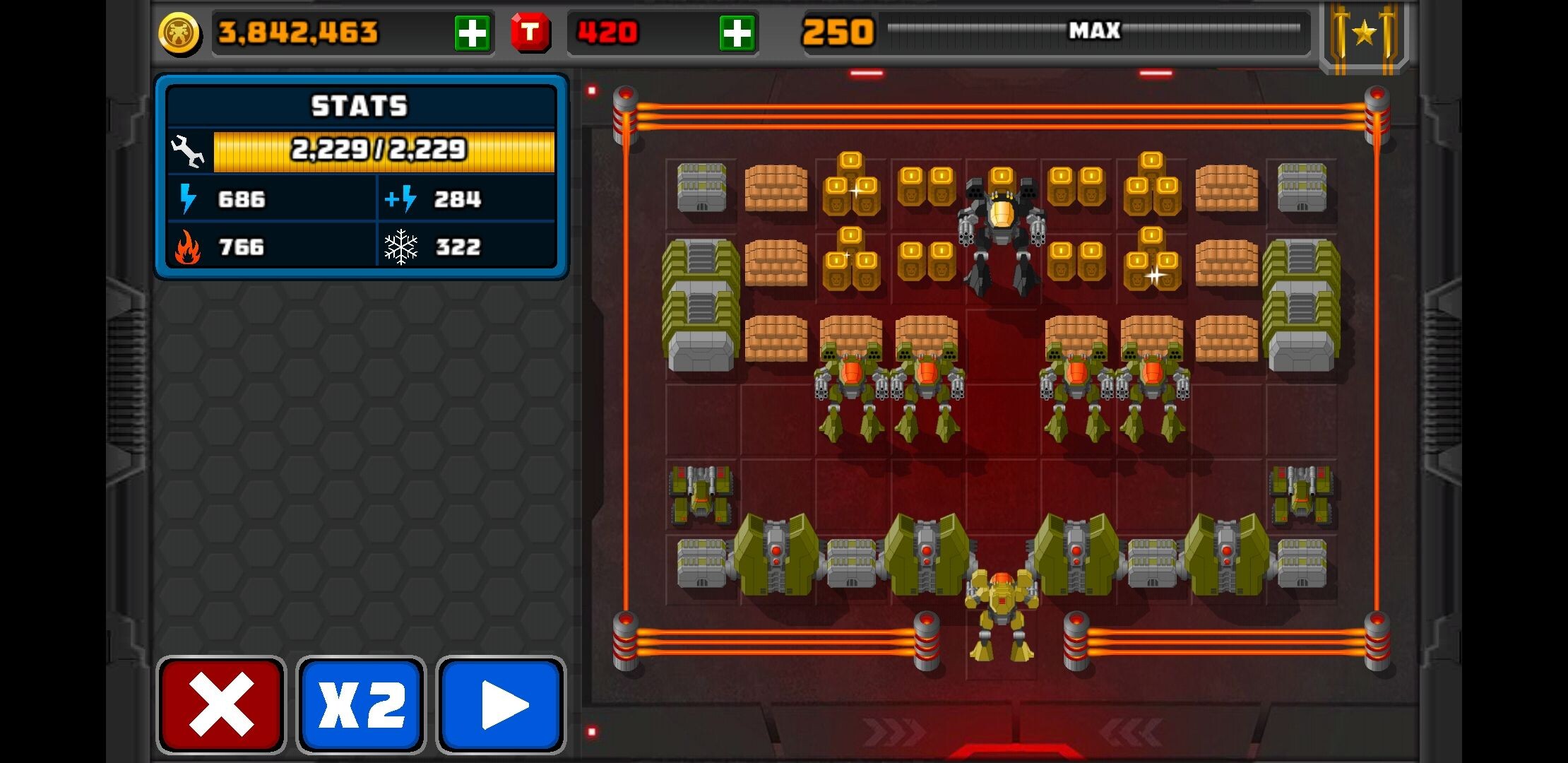Cancel with the red X button
Image resolution: width=1568 pixels, height=763 pixels.
(220, 704)
